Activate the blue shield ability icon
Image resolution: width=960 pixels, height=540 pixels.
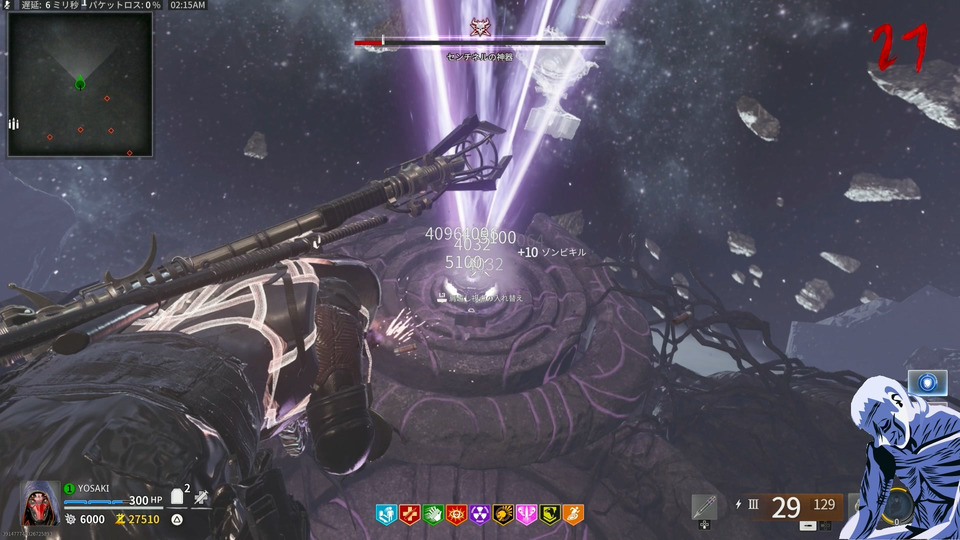[x=928, y=383]
